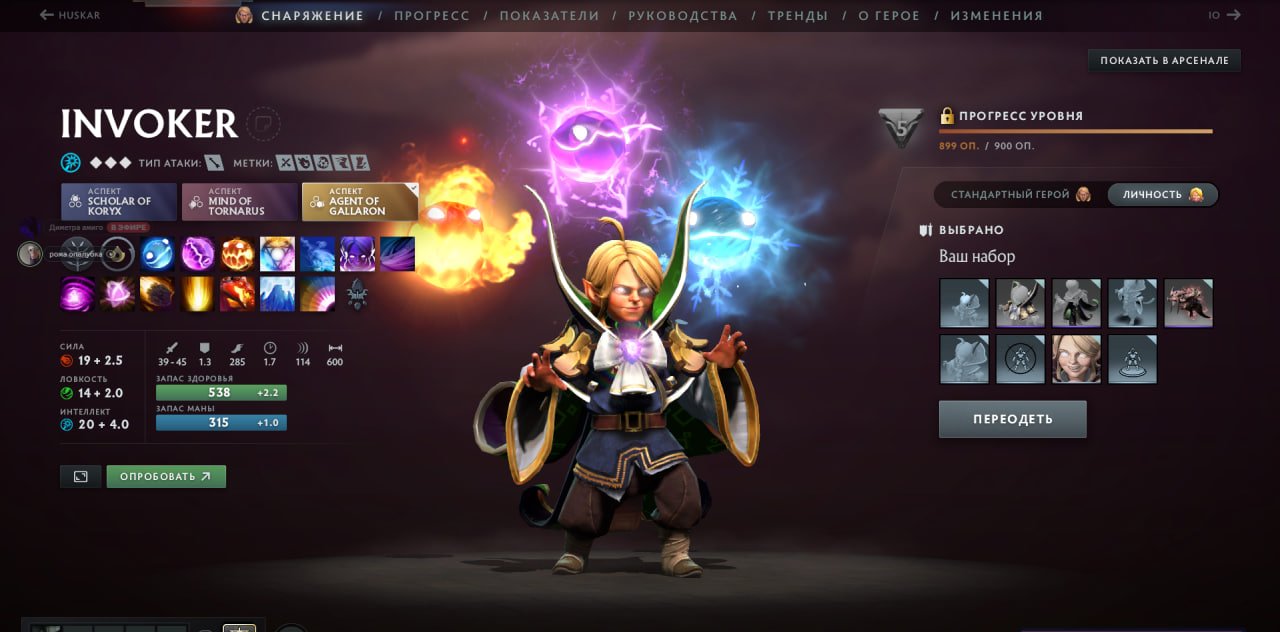Select the blue Quas orb ability icon
This screenshot has width=1280, height=632.
pyautogui.click(x=157, y=254)
